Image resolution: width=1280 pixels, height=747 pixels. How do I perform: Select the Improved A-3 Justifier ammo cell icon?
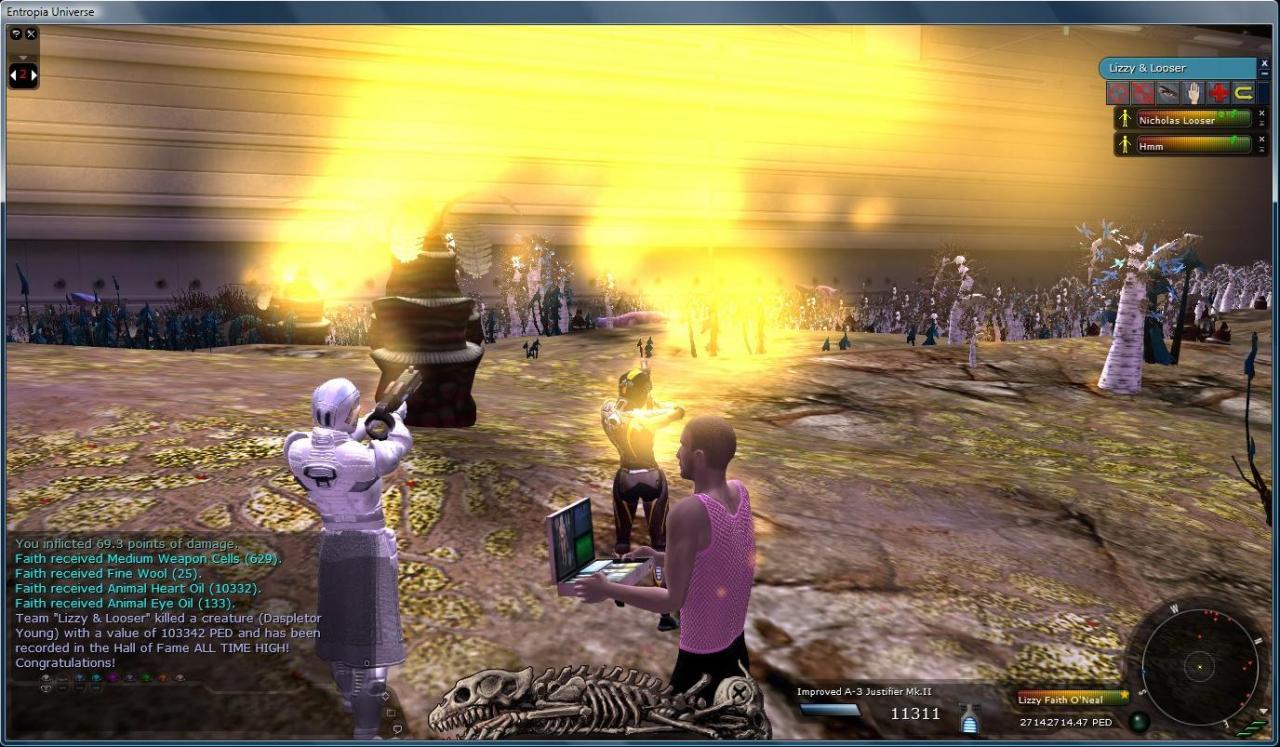[x=969, y=720]
